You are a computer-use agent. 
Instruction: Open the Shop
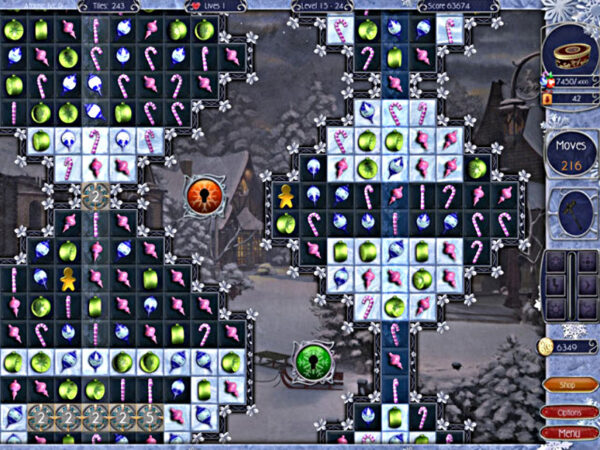[x=565, y=384]
